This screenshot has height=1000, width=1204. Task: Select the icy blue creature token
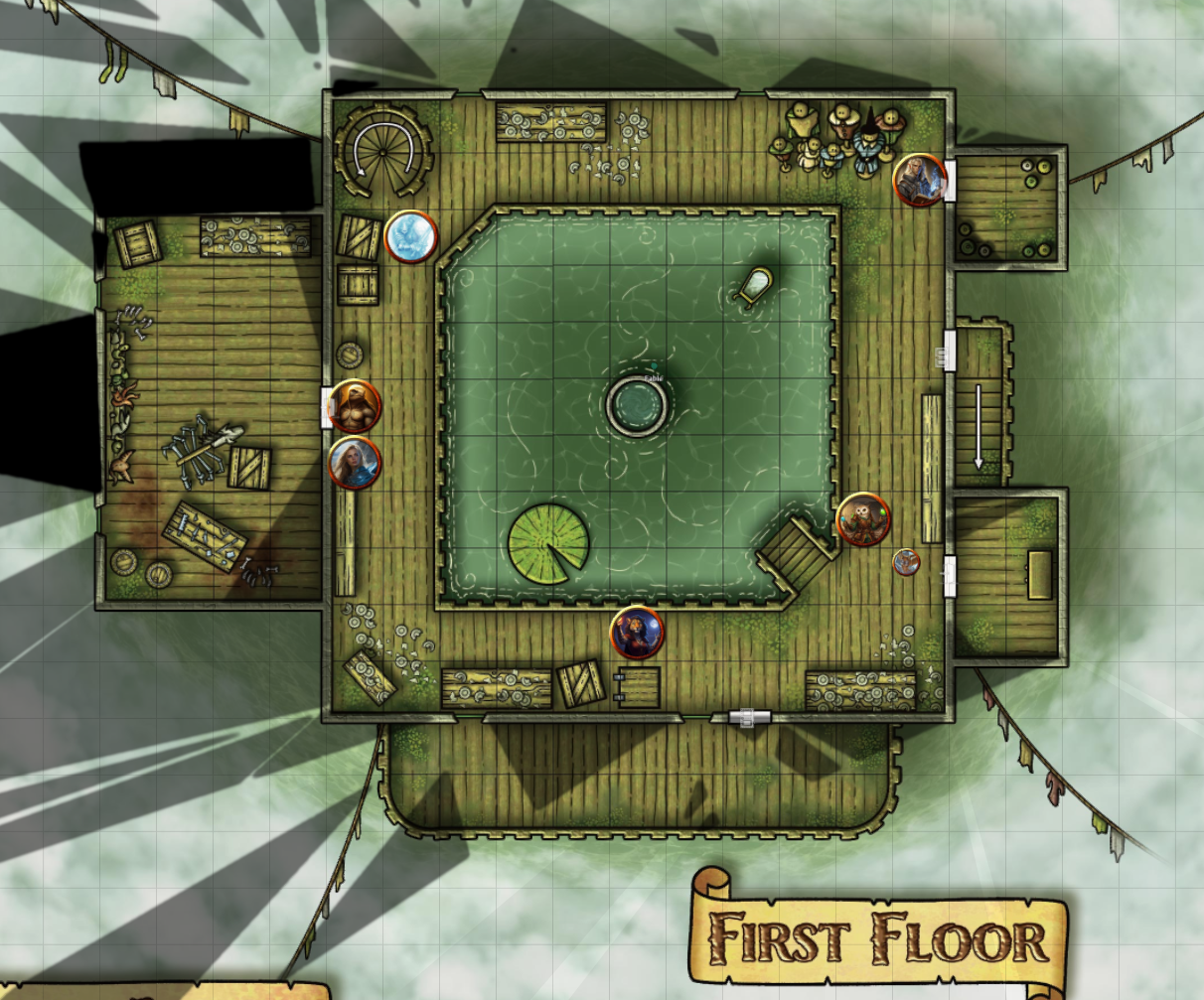(x=410, y=236)
